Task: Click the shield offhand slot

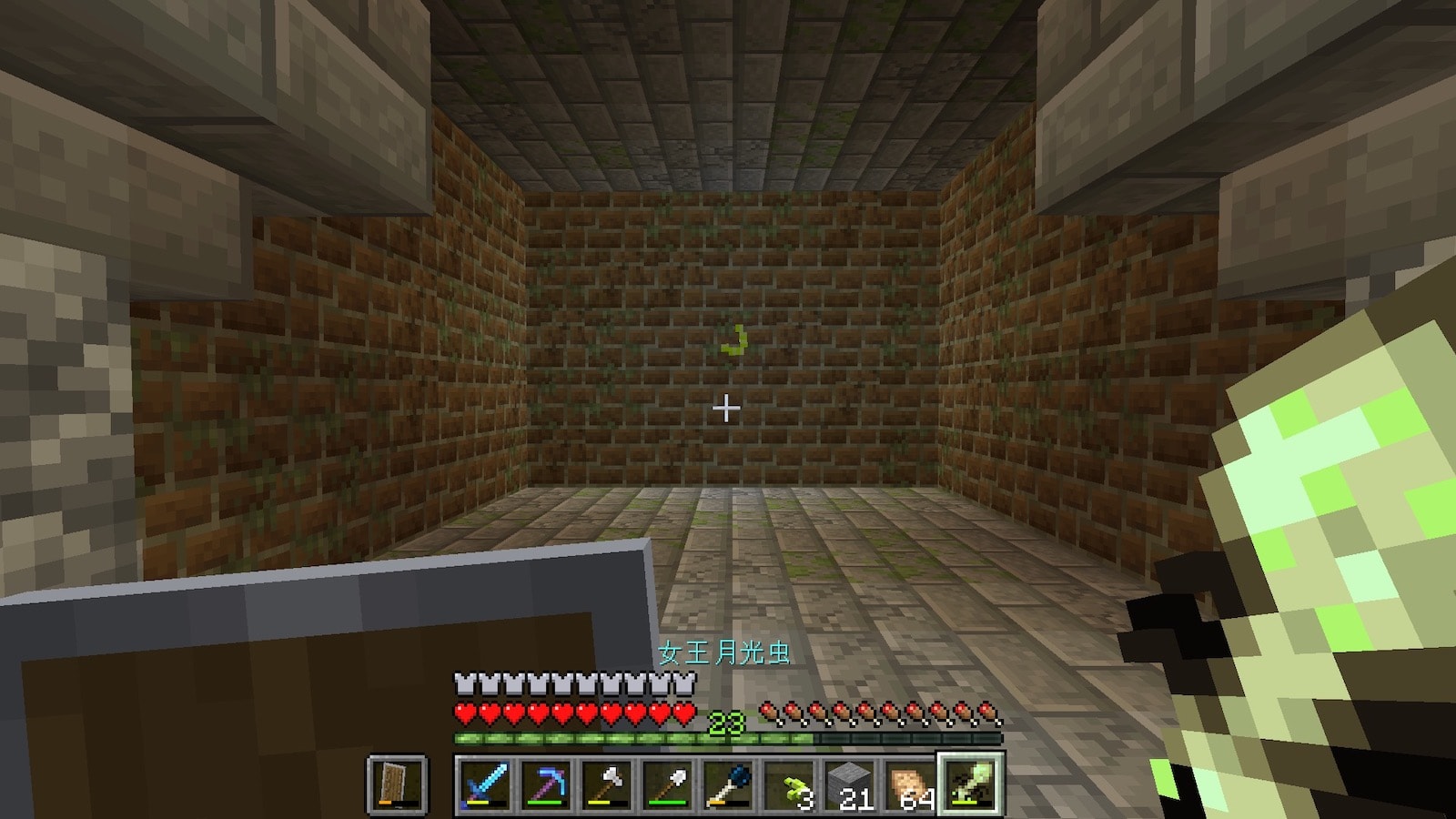Action: [397, 783]
